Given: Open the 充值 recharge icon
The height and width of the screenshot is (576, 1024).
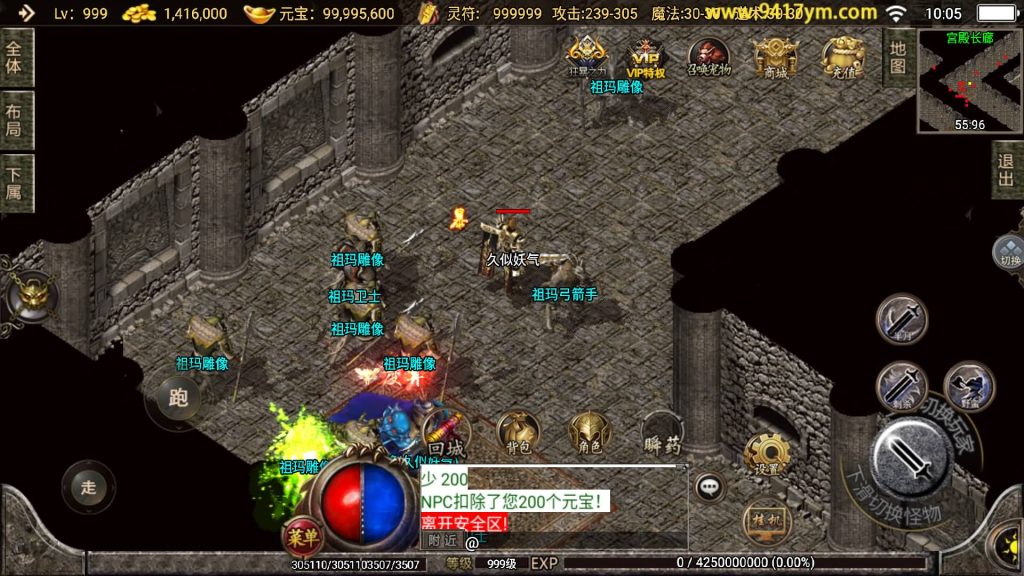Looking at the screenshot, I should point(843,56).
